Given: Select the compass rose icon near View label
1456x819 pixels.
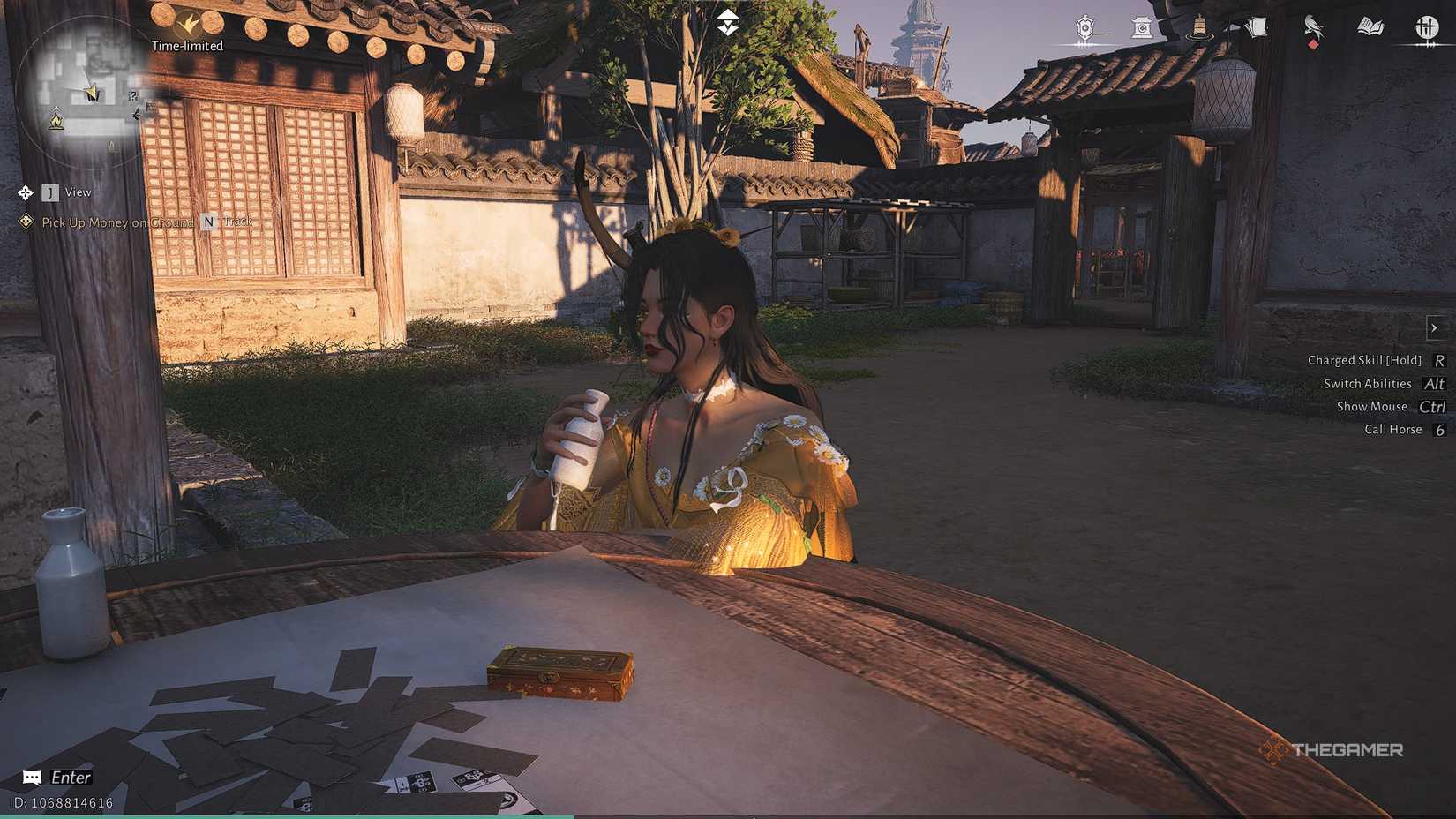Looking at the screenshot, I should (24, 192).
